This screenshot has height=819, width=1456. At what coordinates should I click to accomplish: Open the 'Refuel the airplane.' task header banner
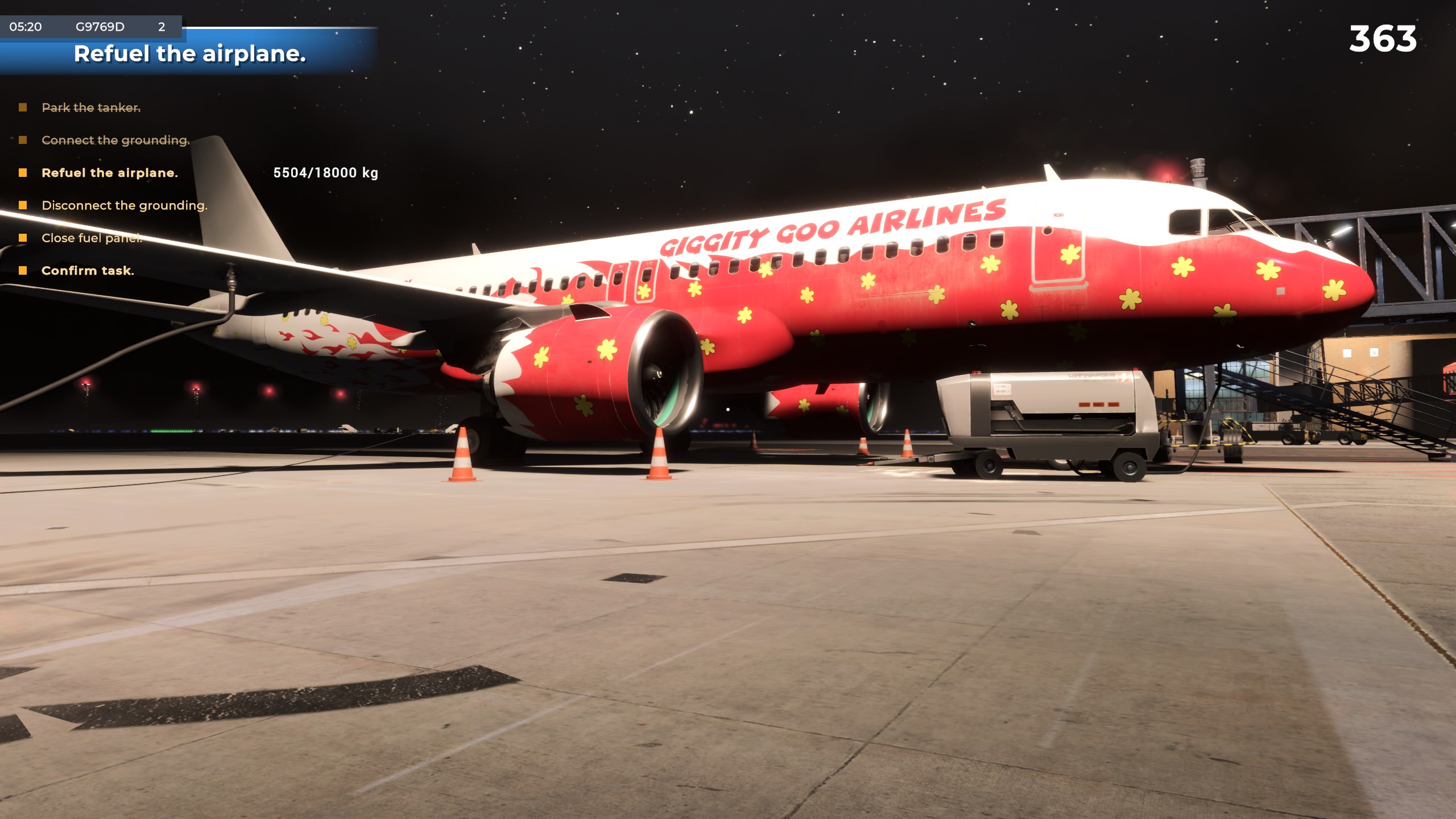click(189, 54)
